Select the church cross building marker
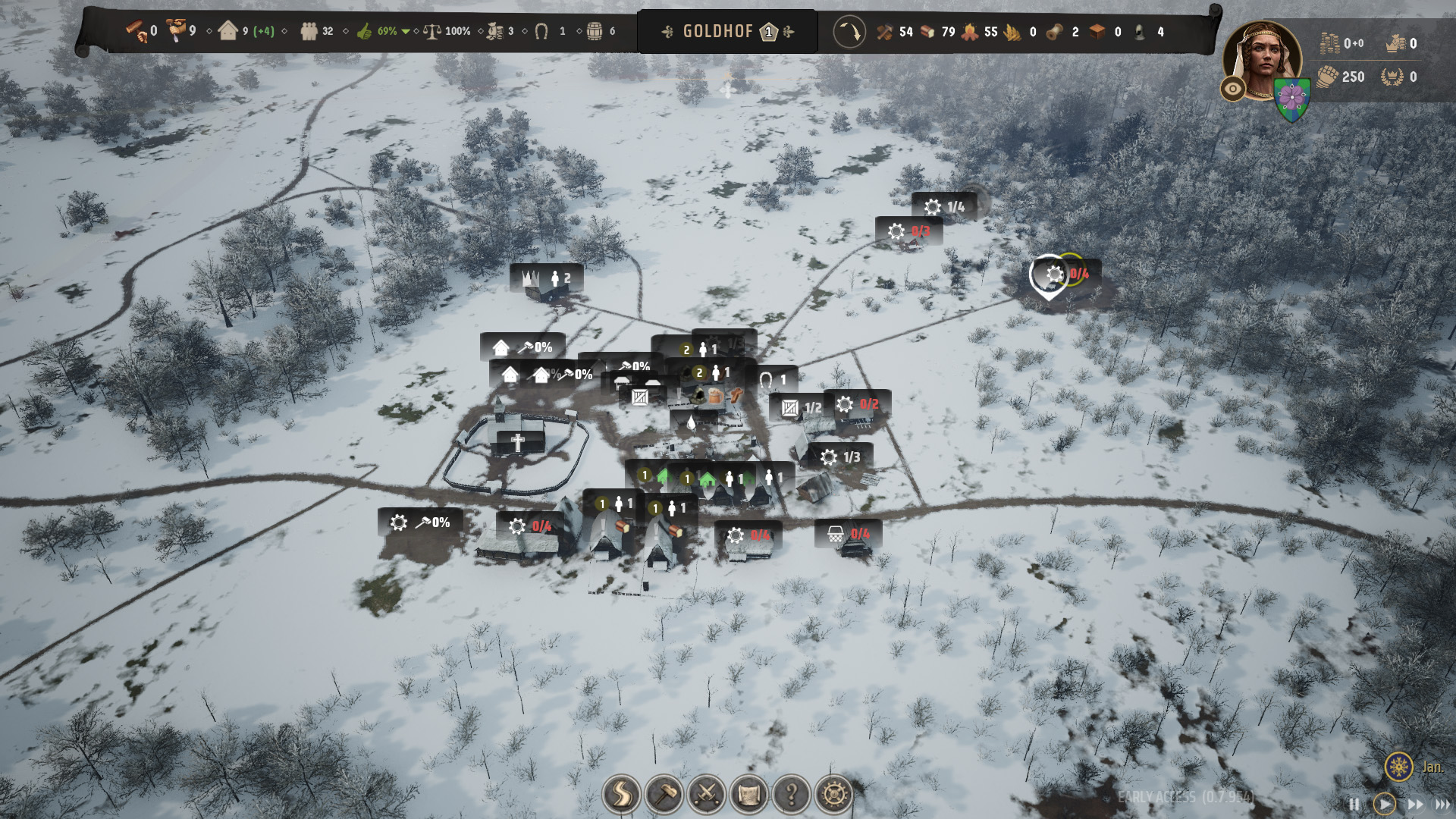Screen dimensions: 1456x819 pos(518,443)
